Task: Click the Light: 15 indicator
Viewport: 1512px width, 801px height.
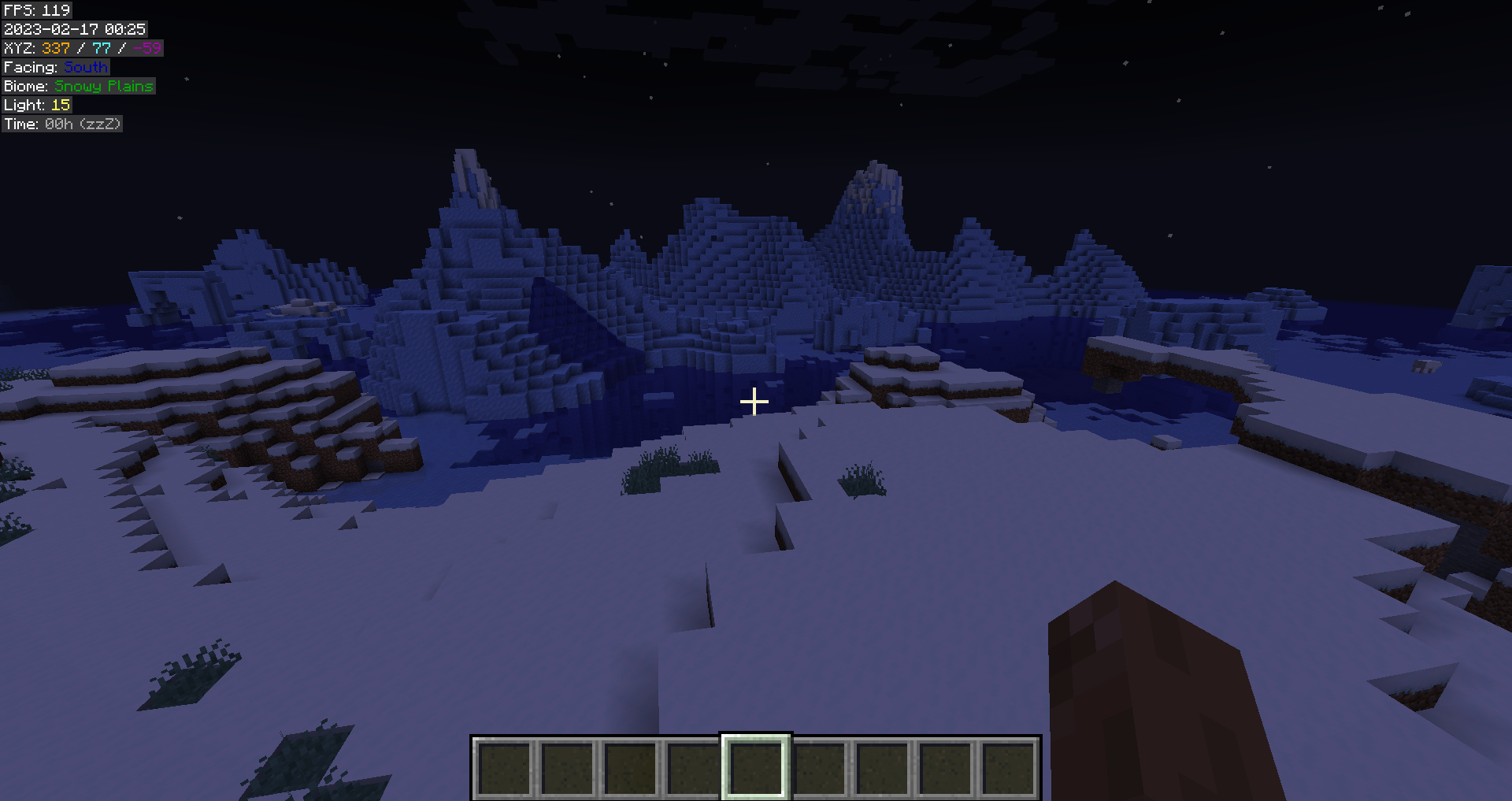Action: (38, 105)
